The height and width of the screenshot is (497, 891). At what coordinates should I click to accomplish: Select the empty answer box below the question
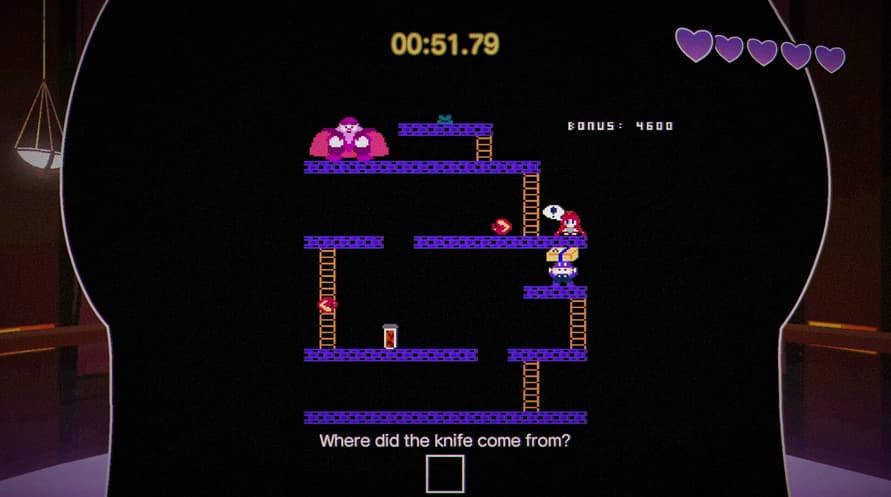pos(445,474)
